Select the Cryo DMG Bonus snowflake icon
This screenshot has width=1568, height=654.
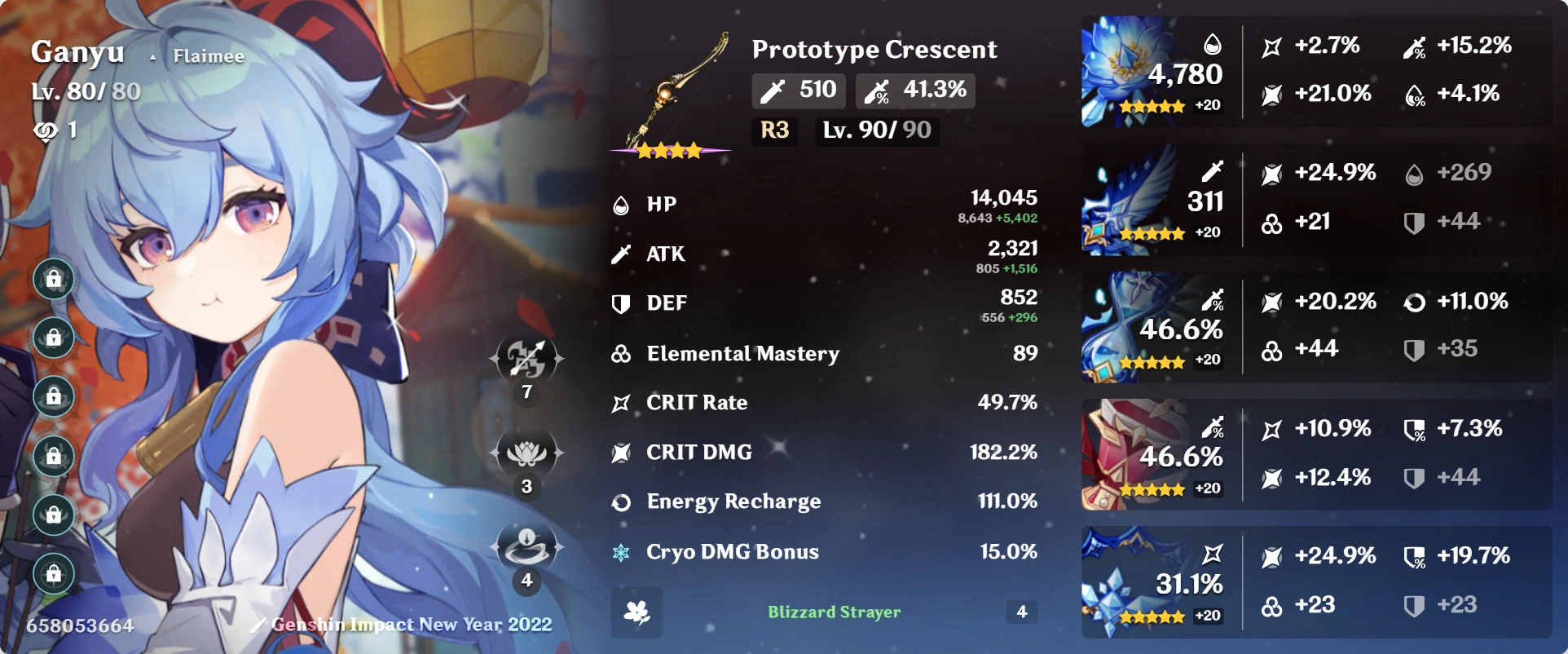tap(621, 552)
